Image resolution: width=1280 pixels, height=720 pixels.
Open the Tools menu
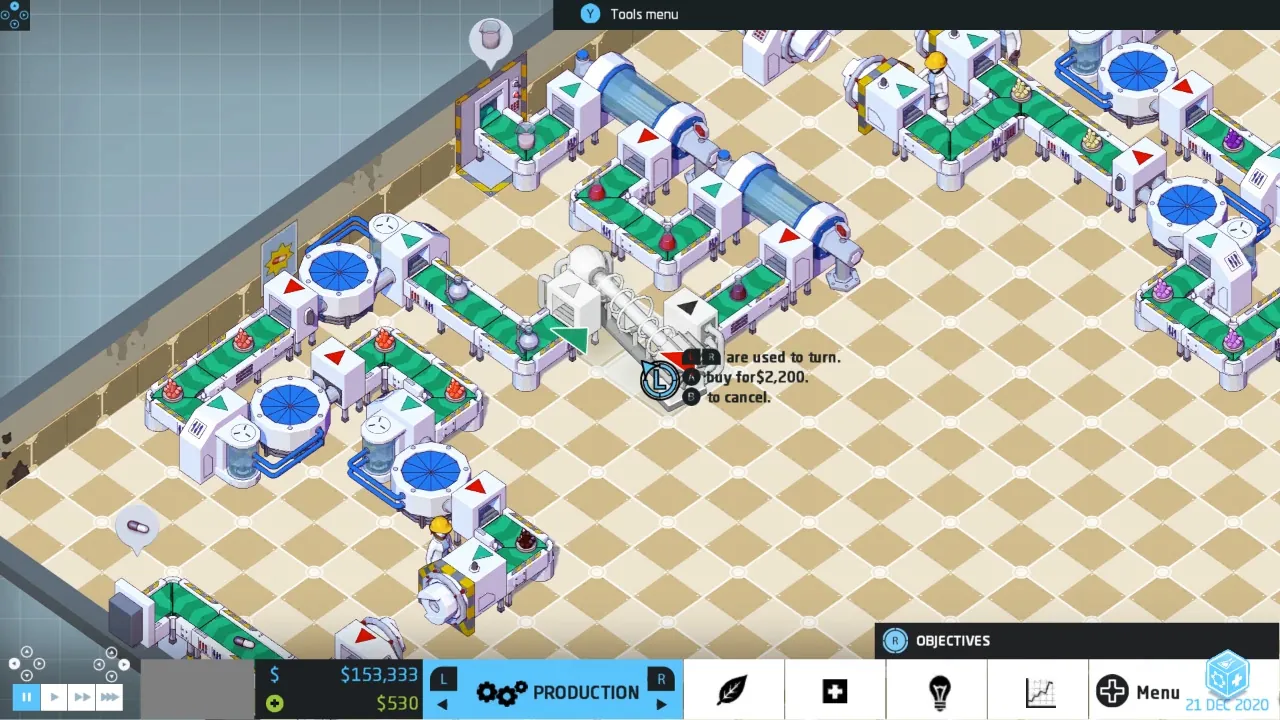(x=630, y=14)
